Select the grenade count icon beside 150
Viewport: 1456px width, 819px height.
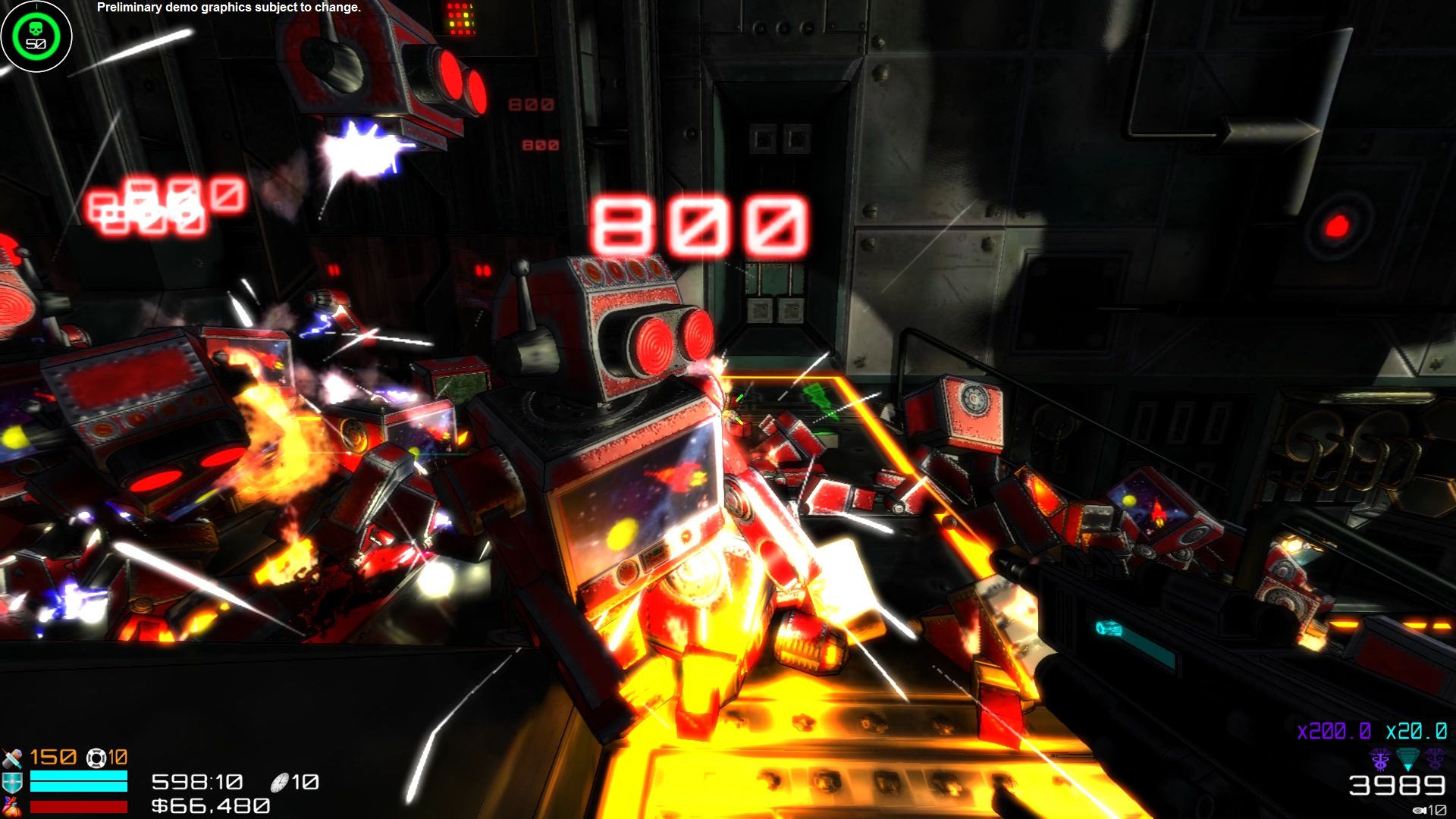pyautogui.click(x=95, y=758)
